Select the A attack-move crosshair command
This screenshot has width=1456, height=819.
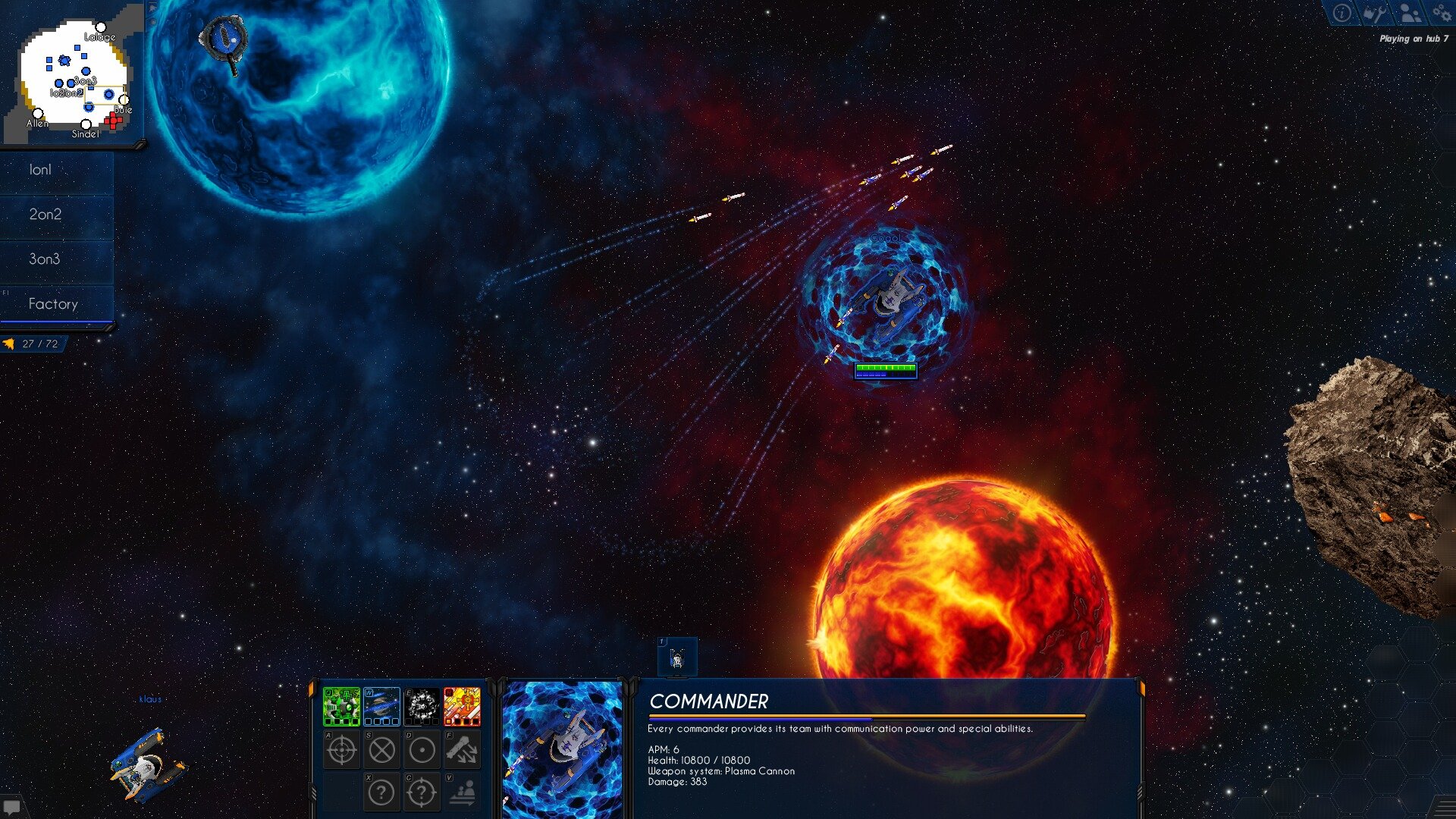click(x=341, y=749)
